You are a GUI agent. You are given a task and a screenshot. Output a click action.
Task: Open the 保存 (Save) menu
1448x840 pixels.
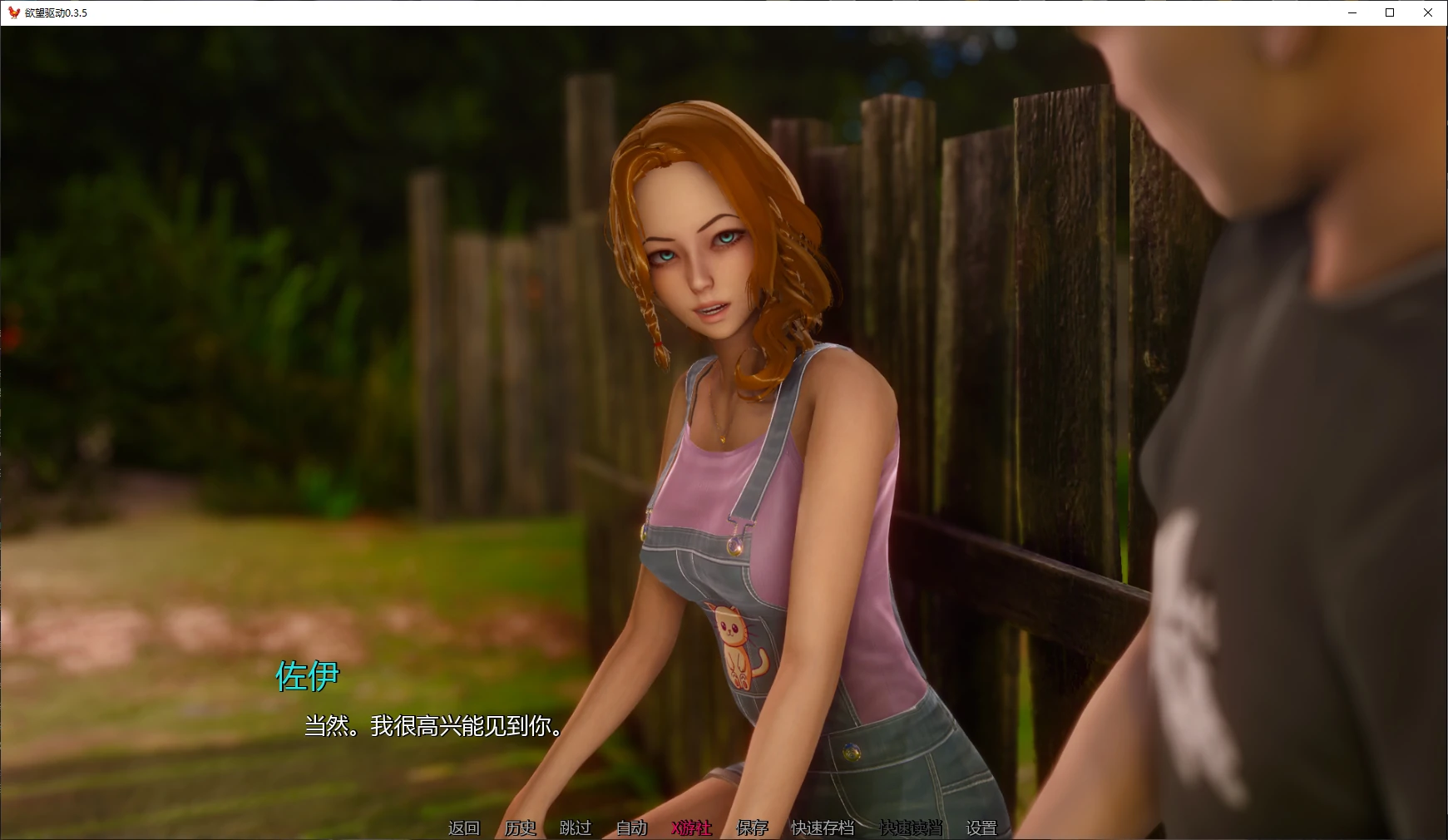752,828
